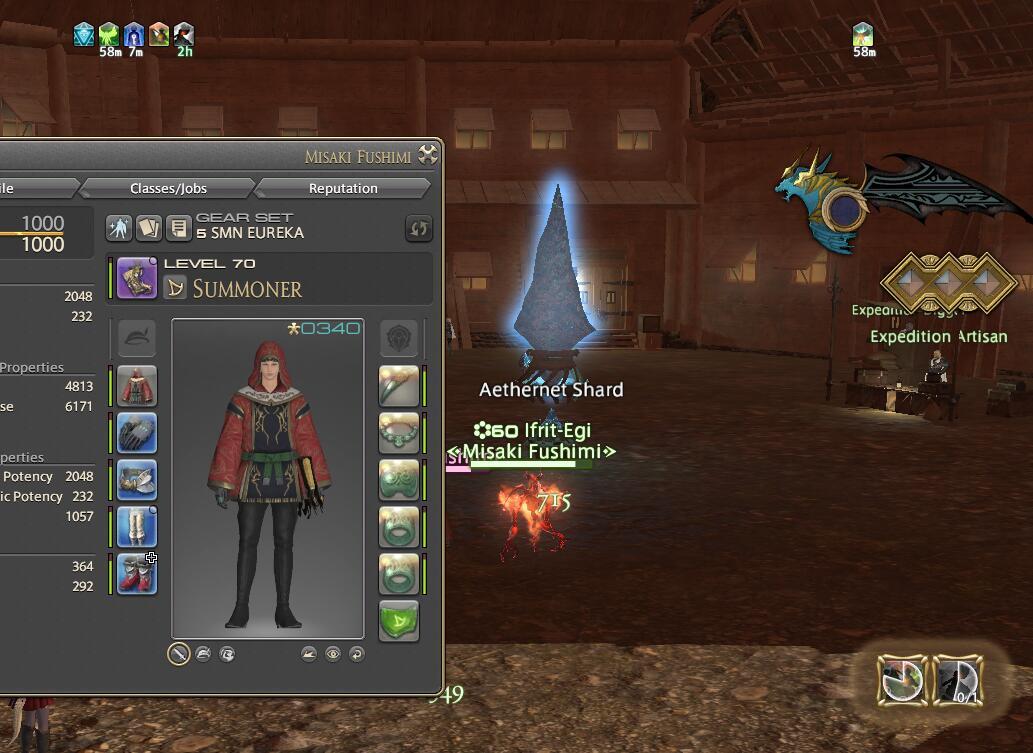Select the green Summoner soul crystal slot
The image size is (1033, 753).
398,621
